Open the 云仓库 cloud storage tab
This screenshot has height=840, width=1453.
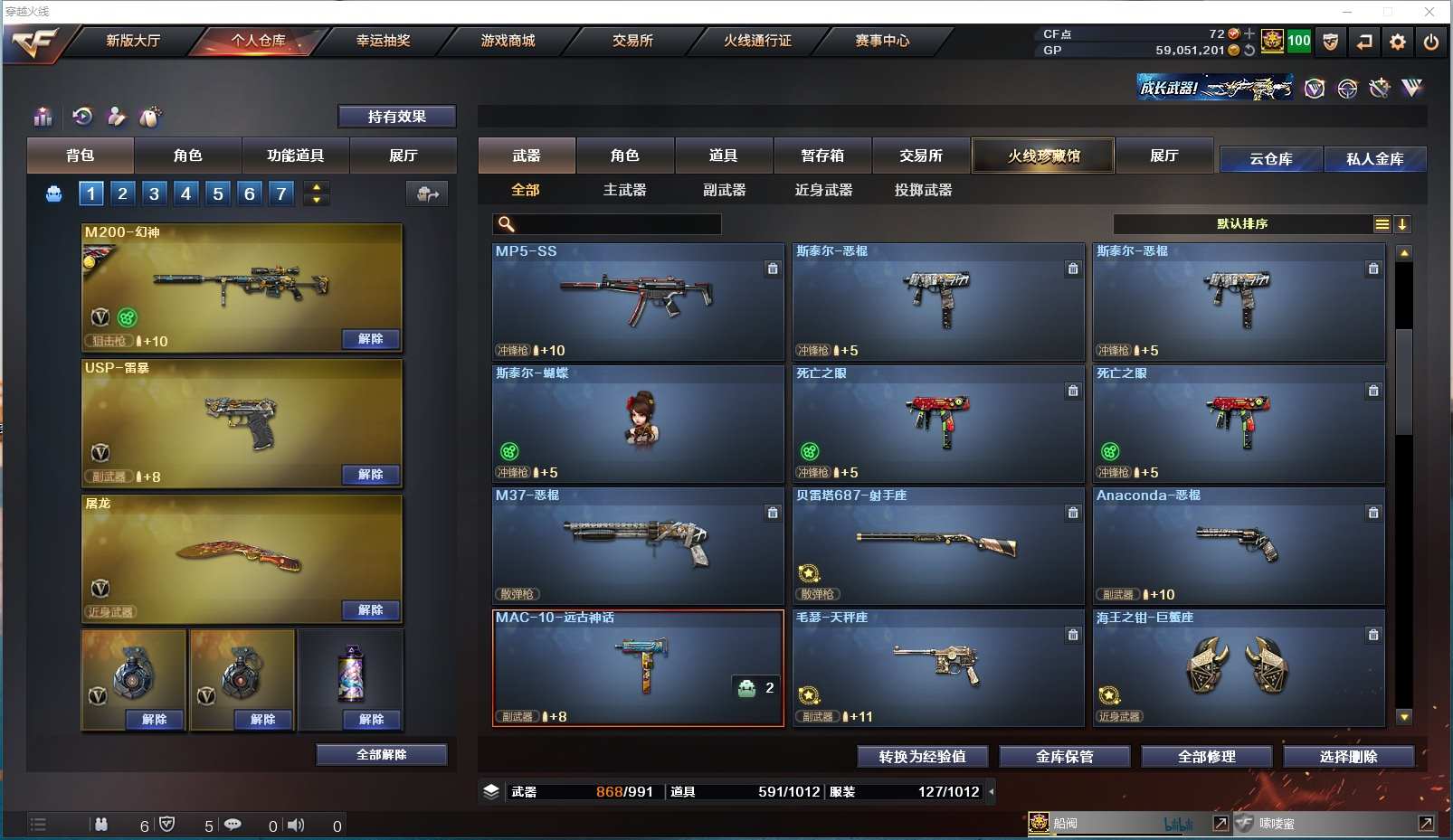[x=1270, y=159]
